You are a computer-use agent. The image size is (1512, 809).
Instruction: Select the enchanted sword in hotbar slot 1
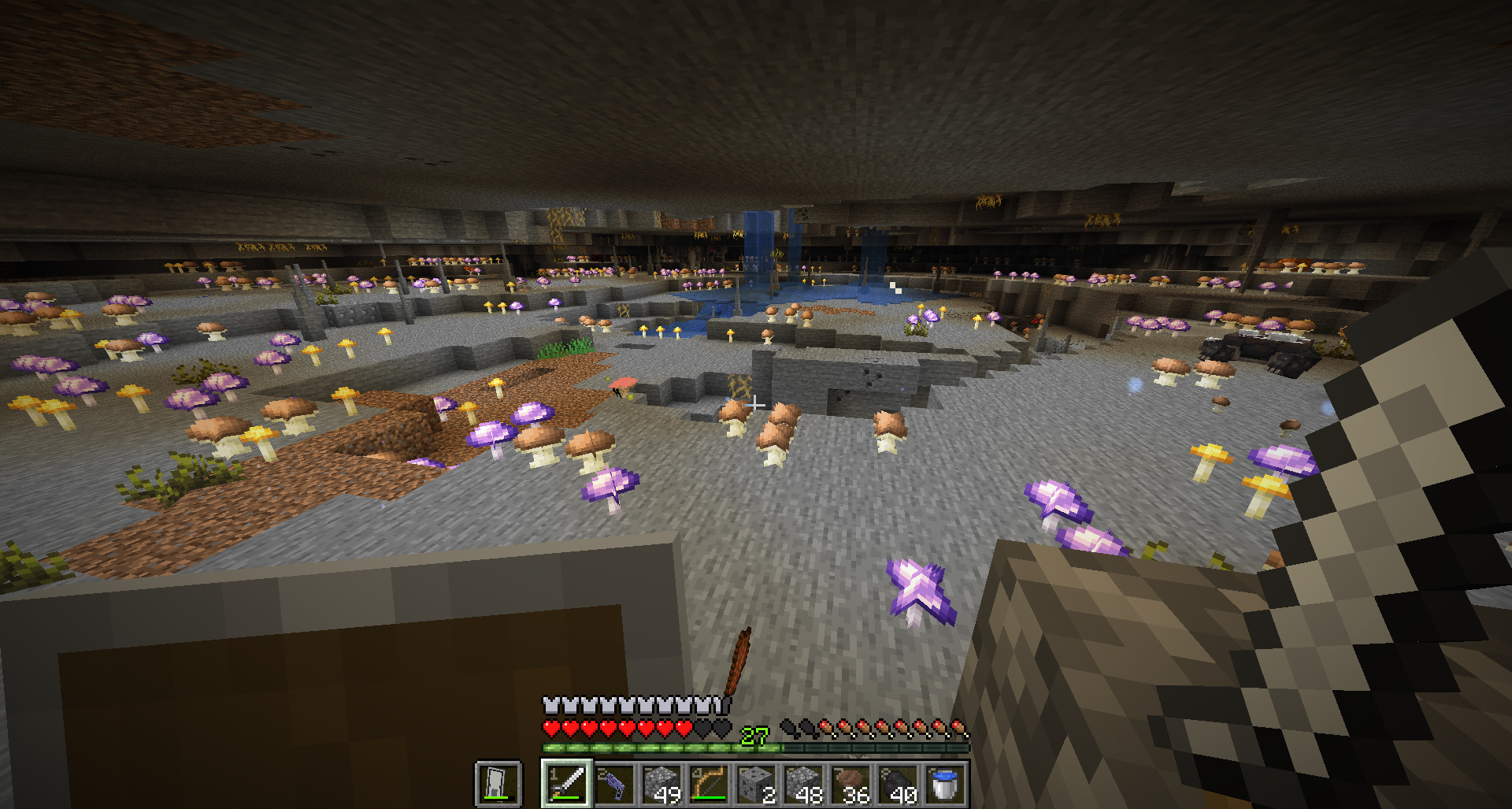(565, 782)
